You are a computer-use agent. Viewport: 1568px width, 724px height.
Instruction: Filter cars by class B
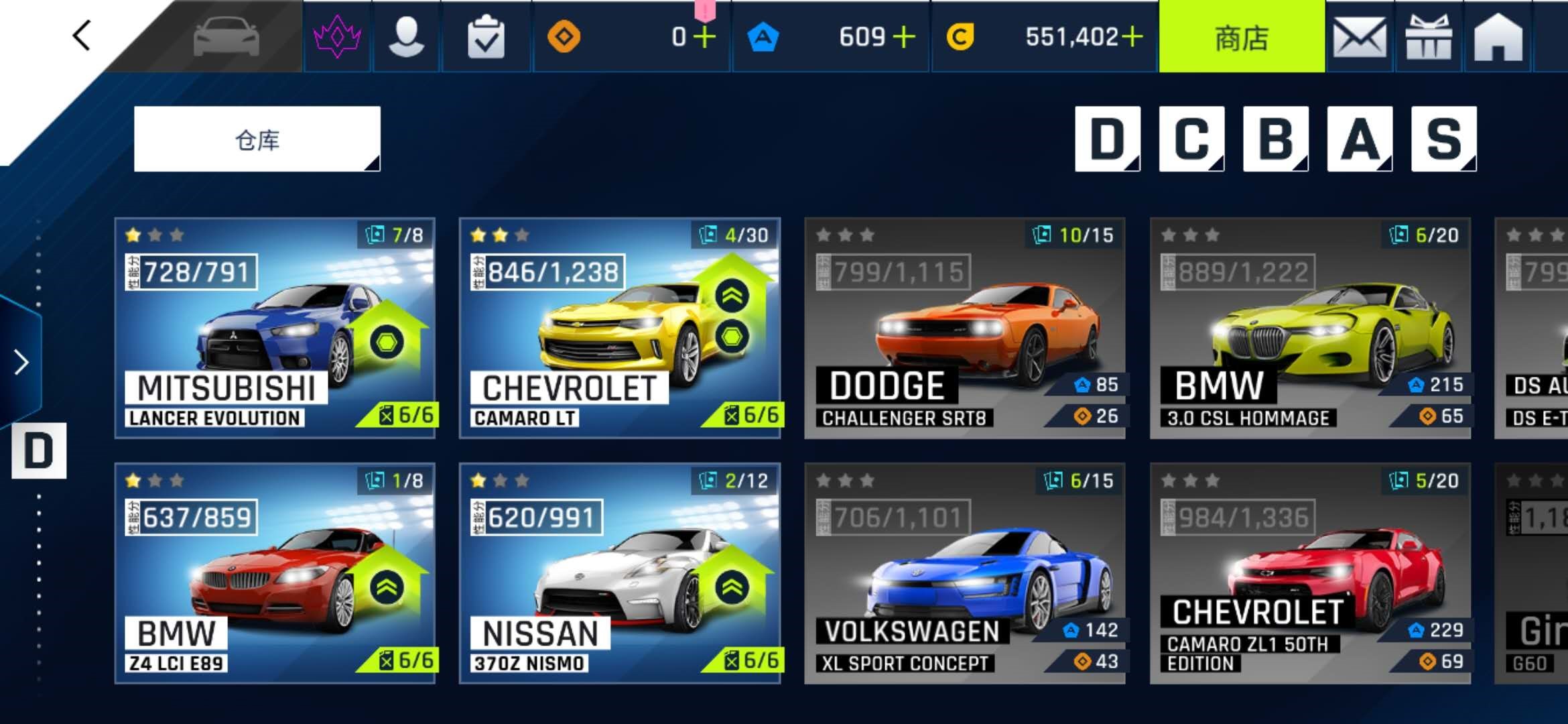pyautogui.click(x=1275, y=139)
